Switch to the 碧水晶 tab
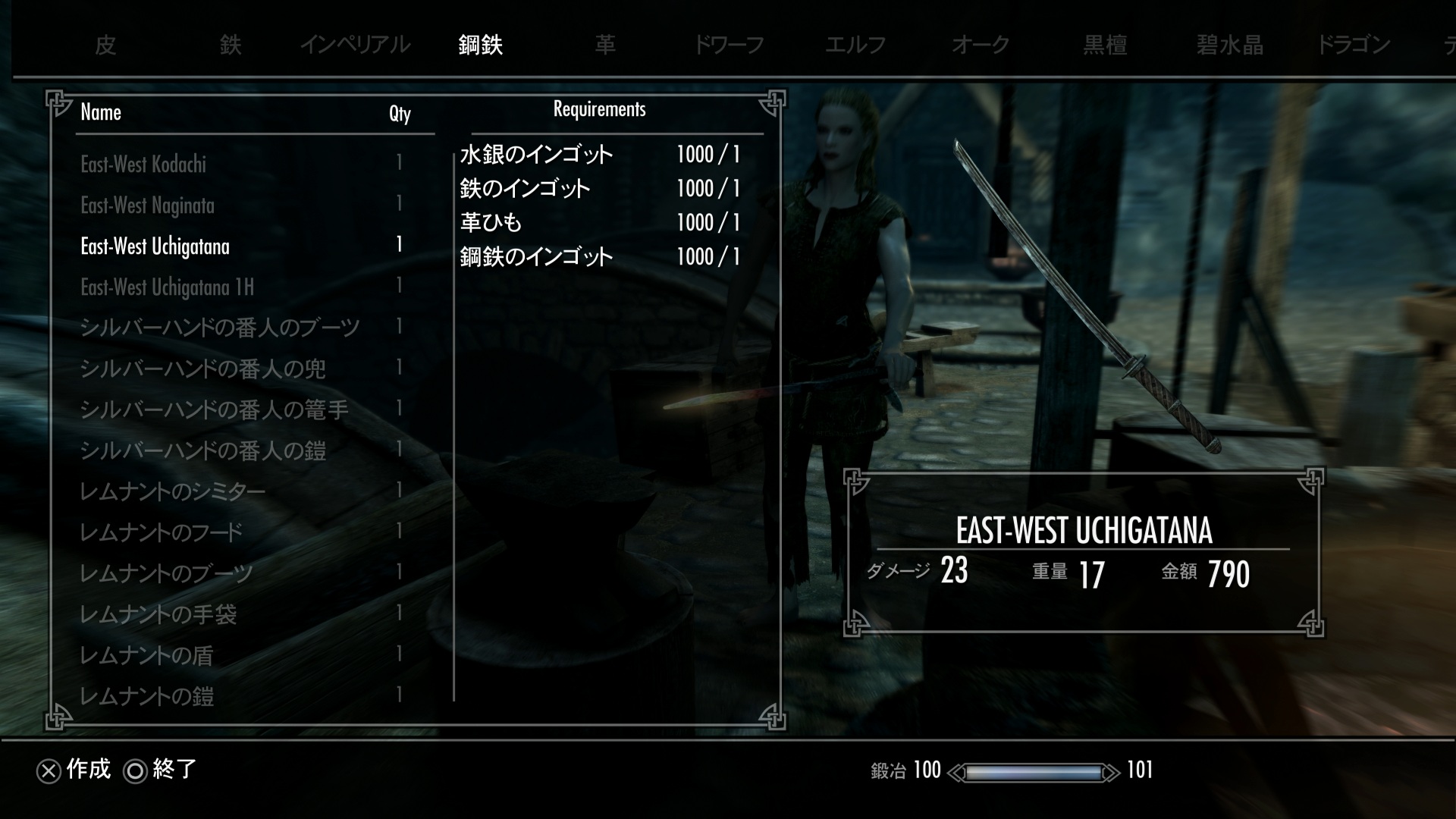This screenshot has width=1456, height=819. click(1230, 45)
